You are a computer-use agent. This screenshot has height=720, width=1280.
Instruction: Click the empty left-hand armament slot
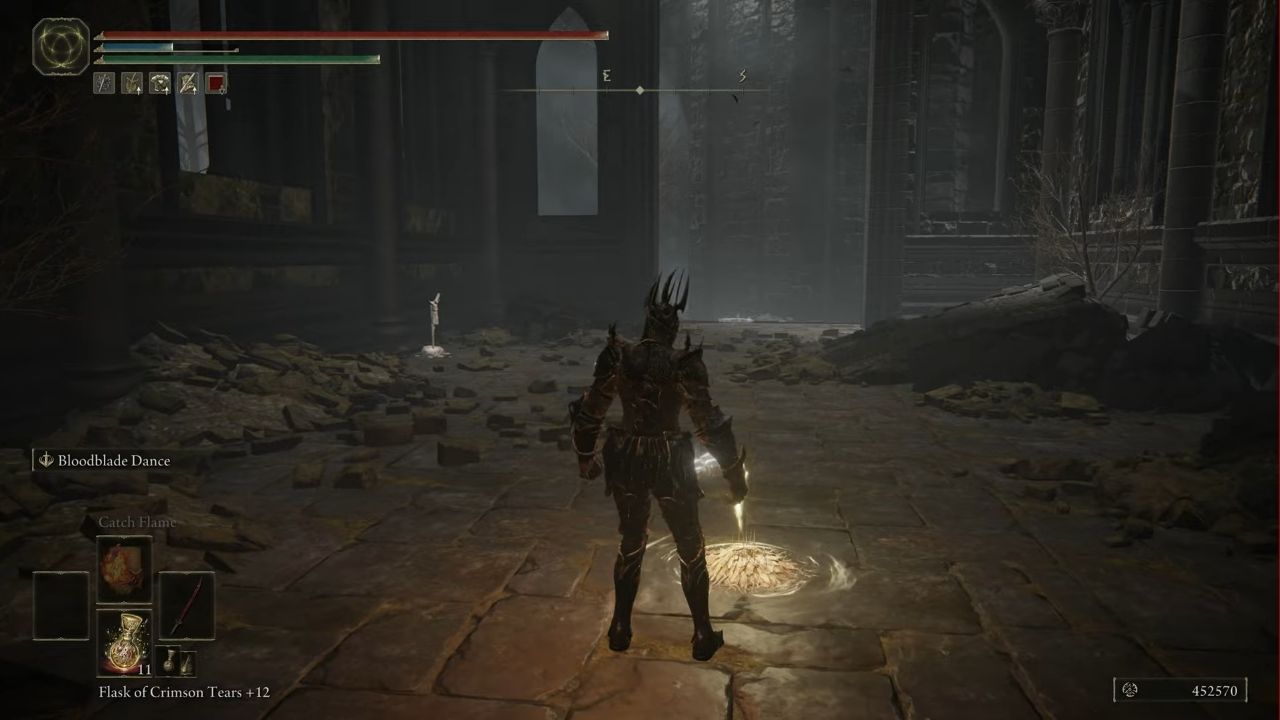pos(60,605)
